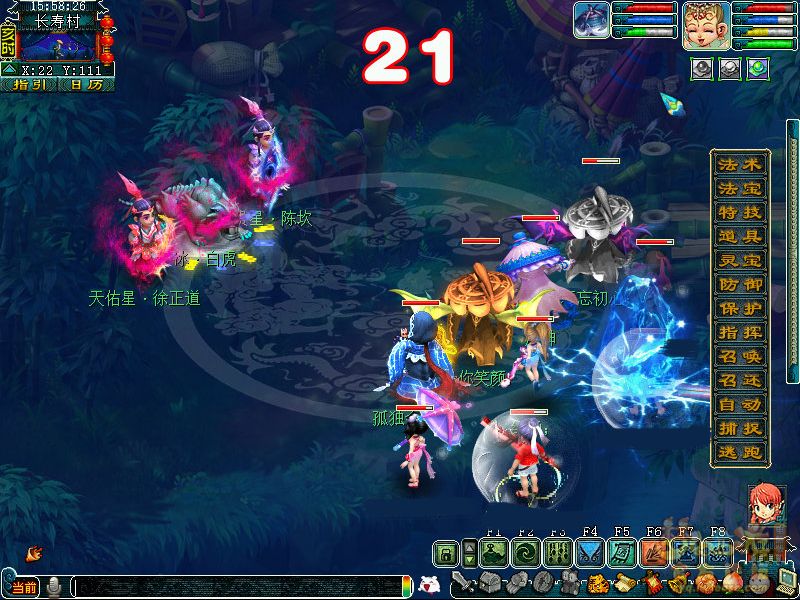
Task: Open the 指挥 command option
Action: click(x=740, y=333)
